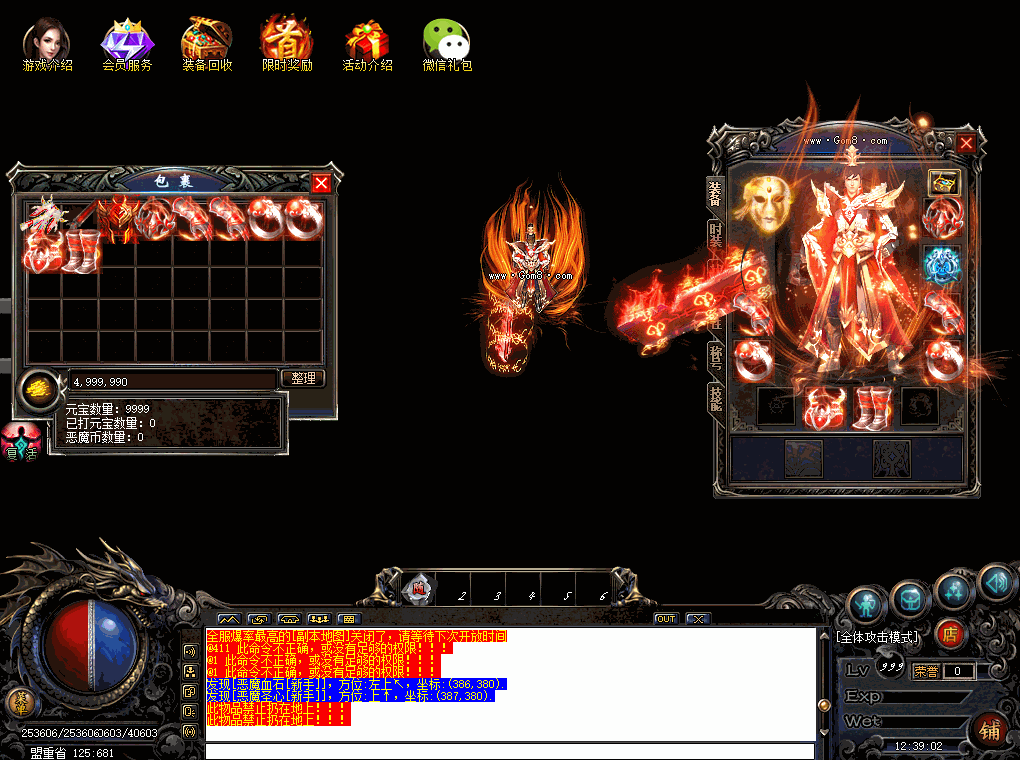The width and height of the screenshot is (1020, 760).
Task: Open the 会员服务 member services icon
Action: [x=127, y=42]
